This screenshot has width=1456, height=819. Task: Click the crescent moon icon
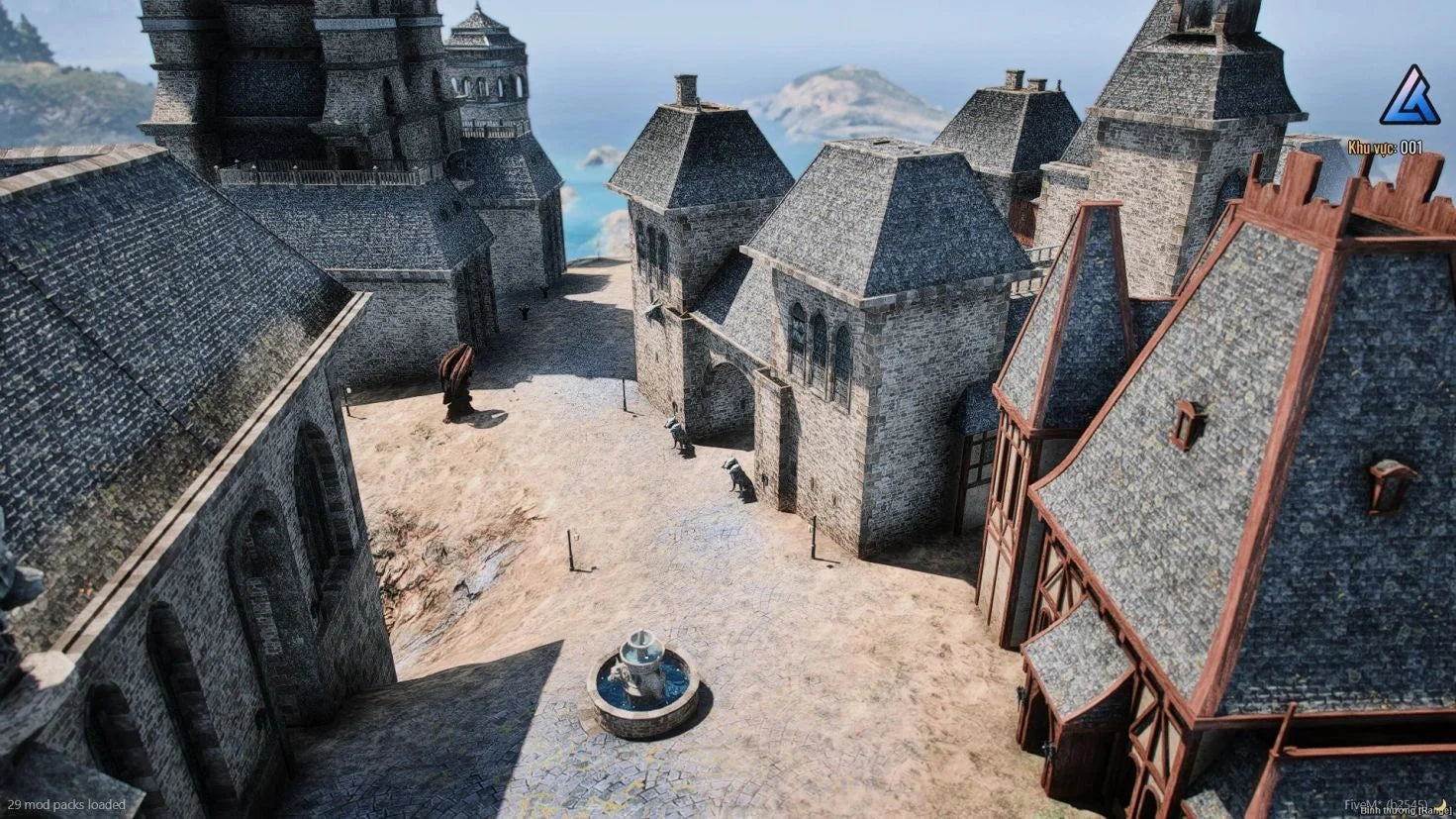(x=1442, y=803)
